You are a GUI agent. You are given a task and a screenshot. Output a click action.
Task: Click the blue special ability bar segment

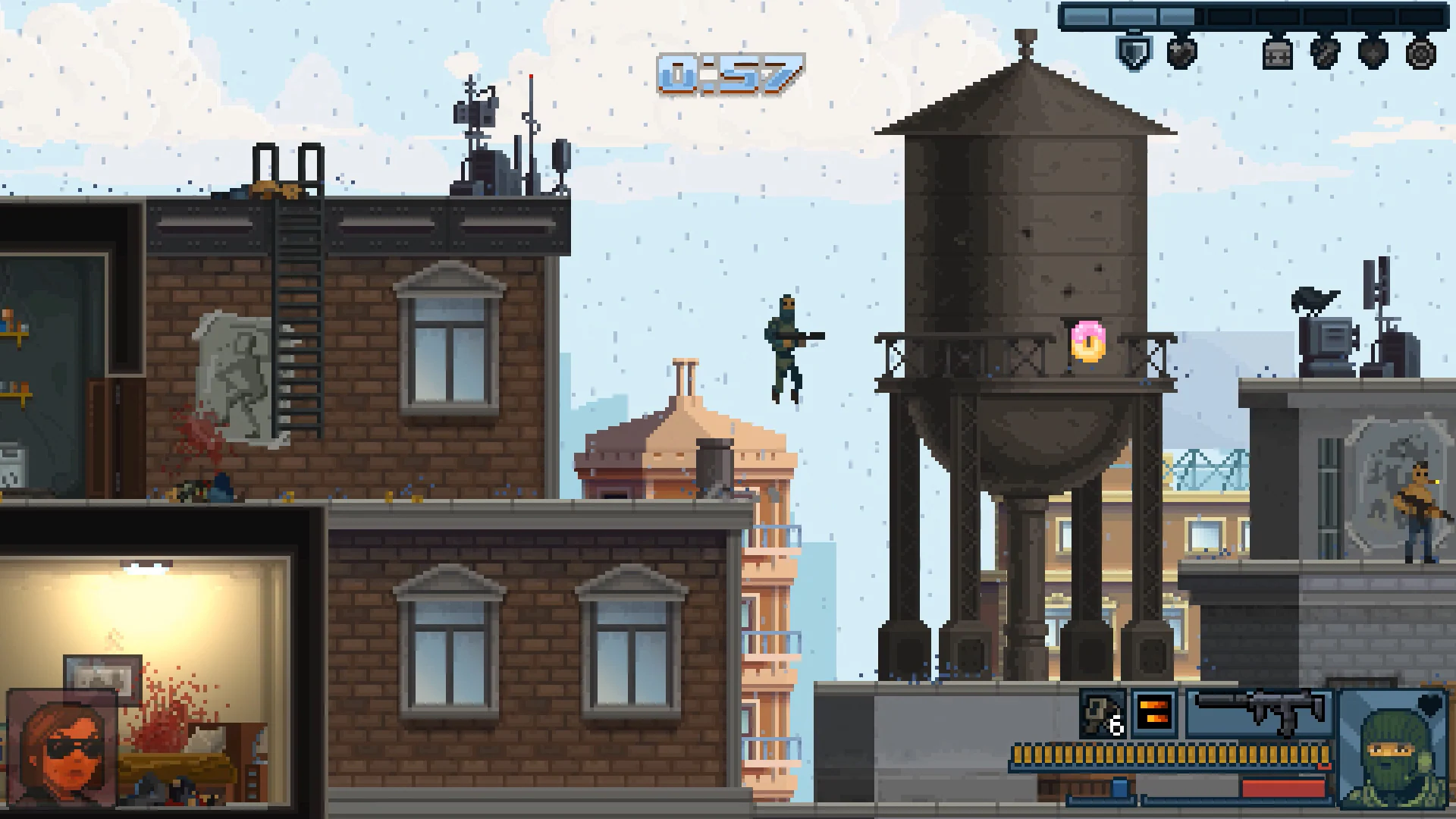[1119, 789]
